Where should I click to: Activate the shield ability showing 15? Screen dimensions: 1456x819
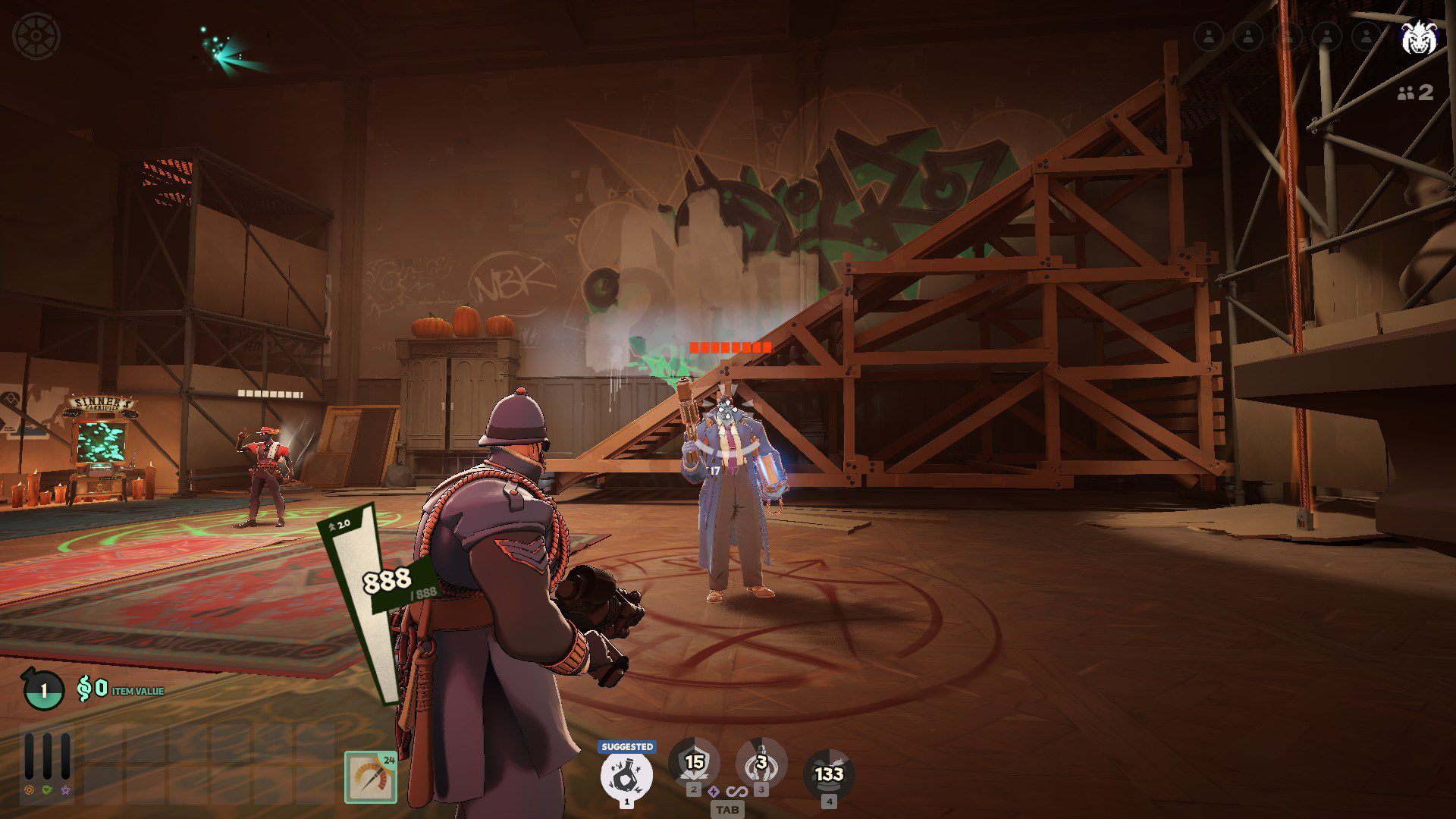(694, 762)
